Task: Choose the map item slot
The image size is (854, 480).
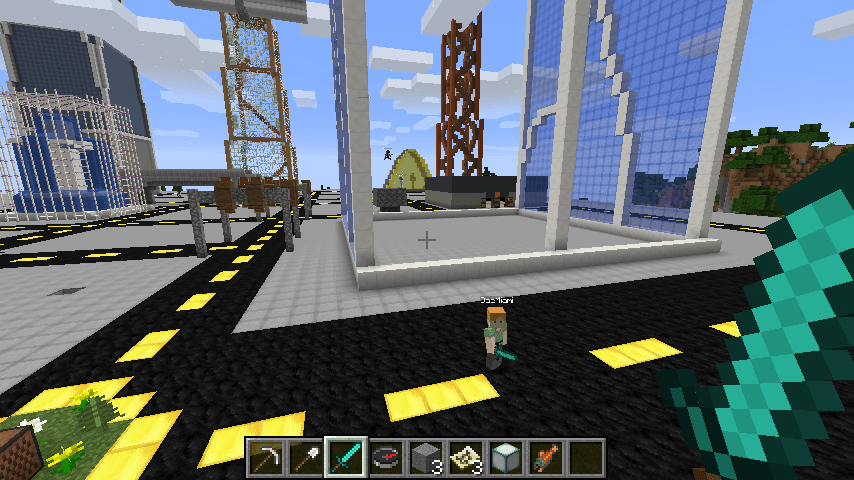Action: [x=466, y=456]
